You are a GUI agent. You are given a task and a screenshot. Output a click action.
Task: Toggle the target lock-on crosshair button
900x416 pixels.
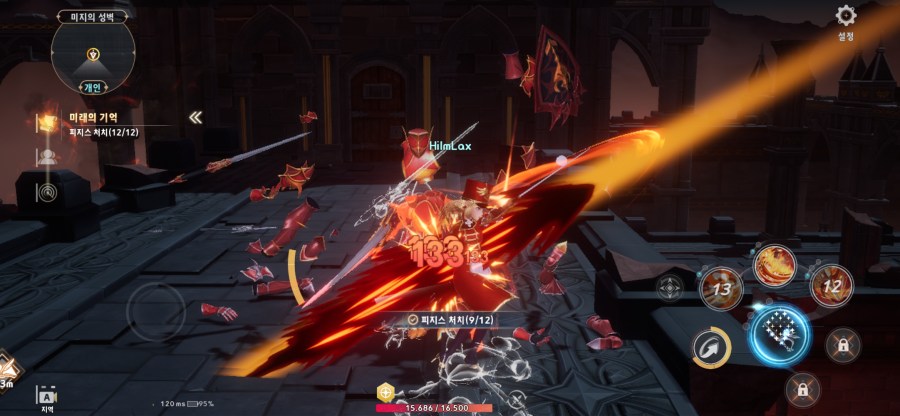[670, 287]
